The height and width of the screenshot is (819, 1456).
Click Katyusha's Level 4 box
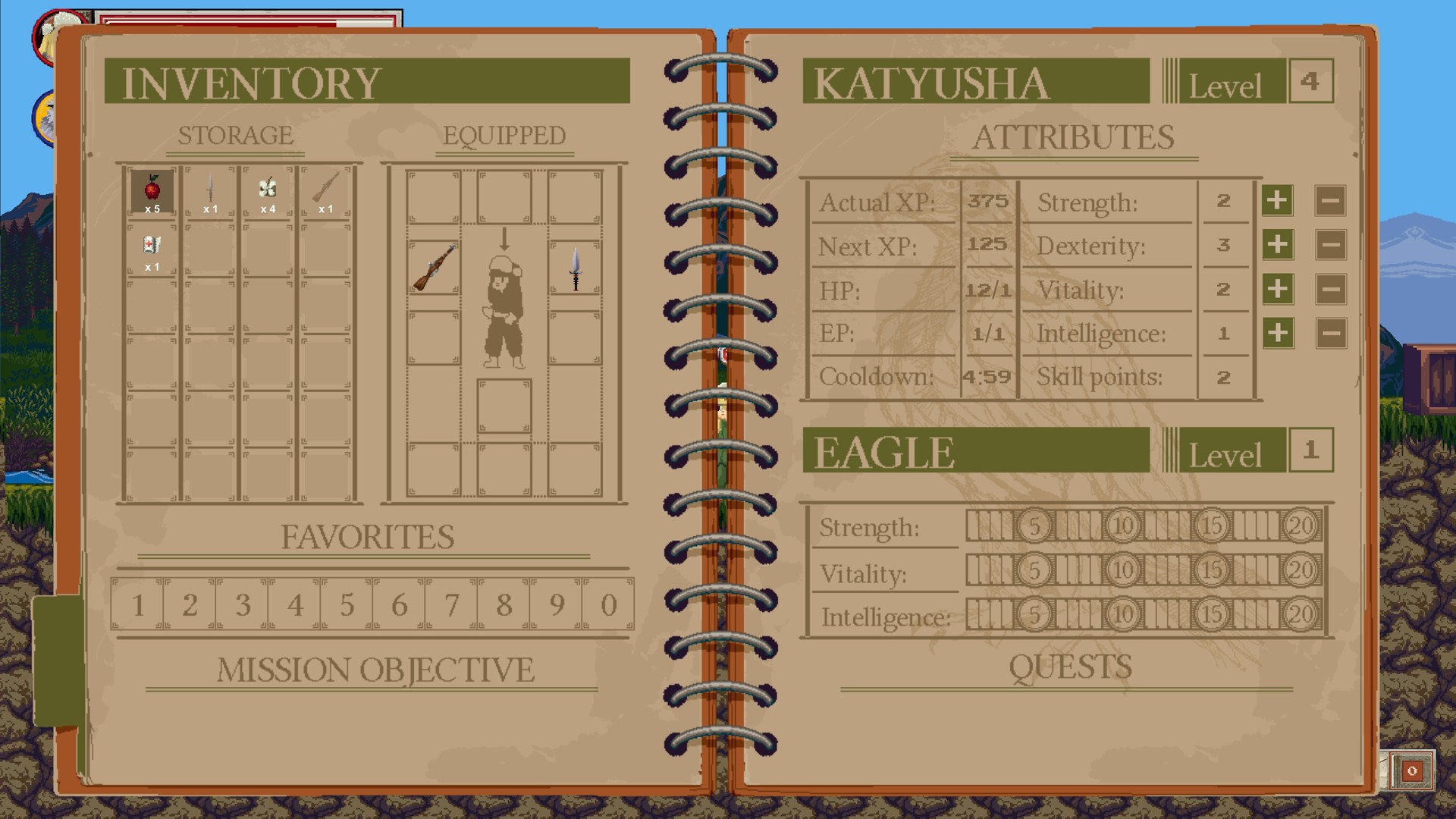pos(1310,79)
